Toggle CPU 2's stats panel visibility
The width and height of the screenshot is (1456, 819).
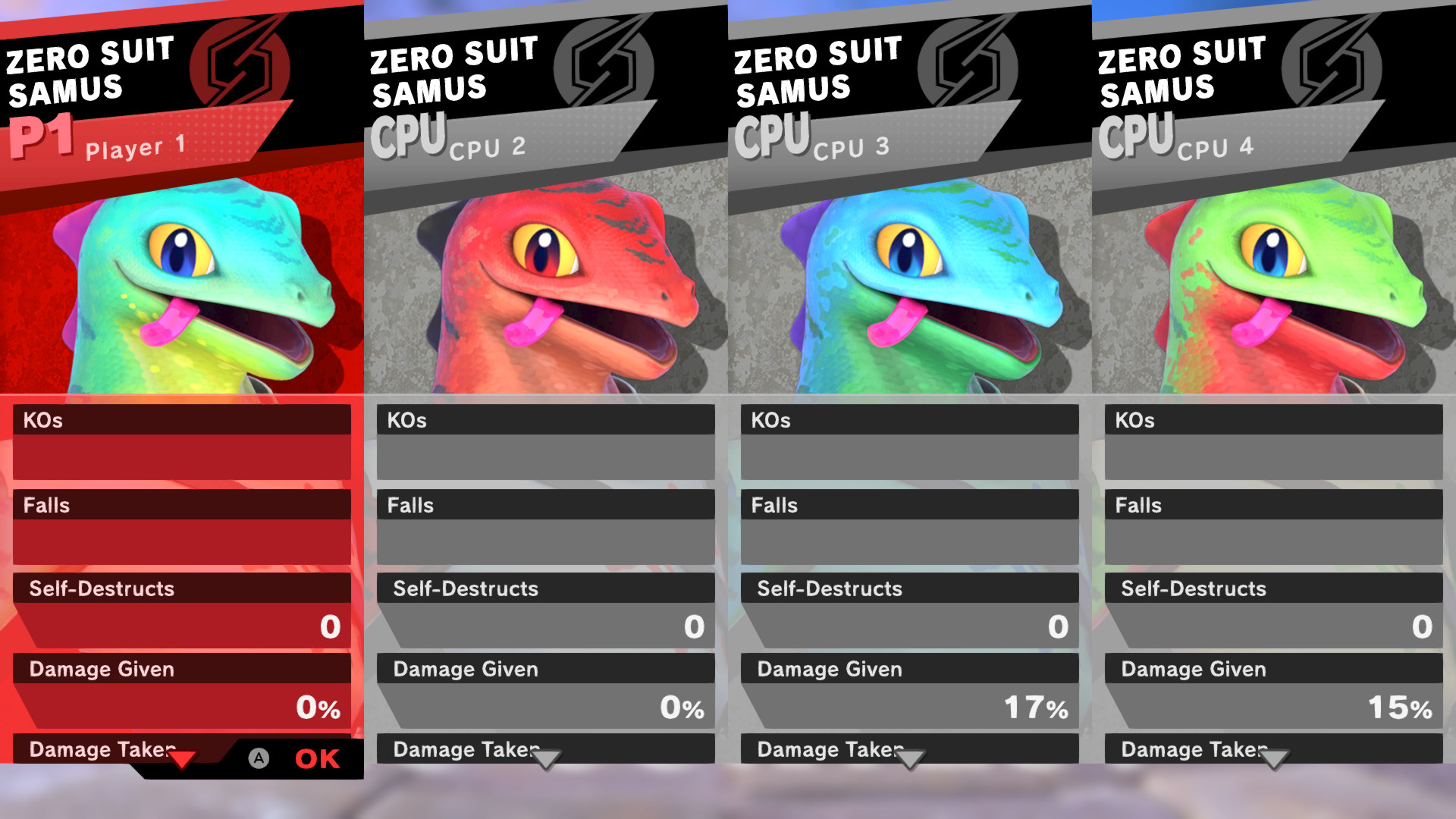(544, 761)
